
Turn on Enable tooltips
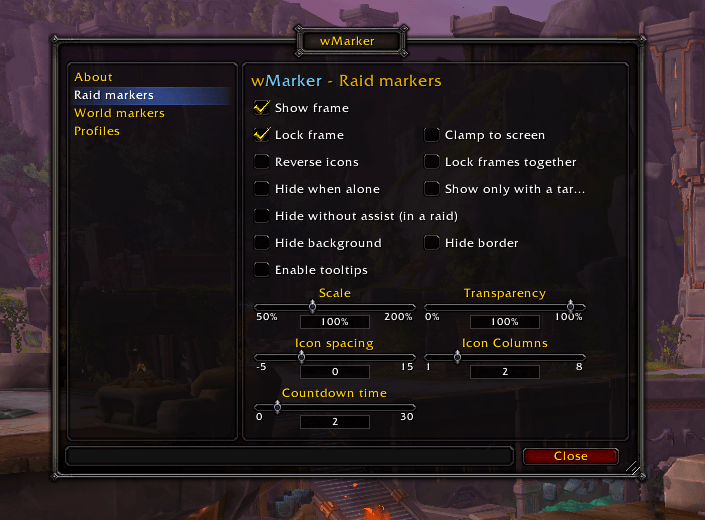coord(262,269)
